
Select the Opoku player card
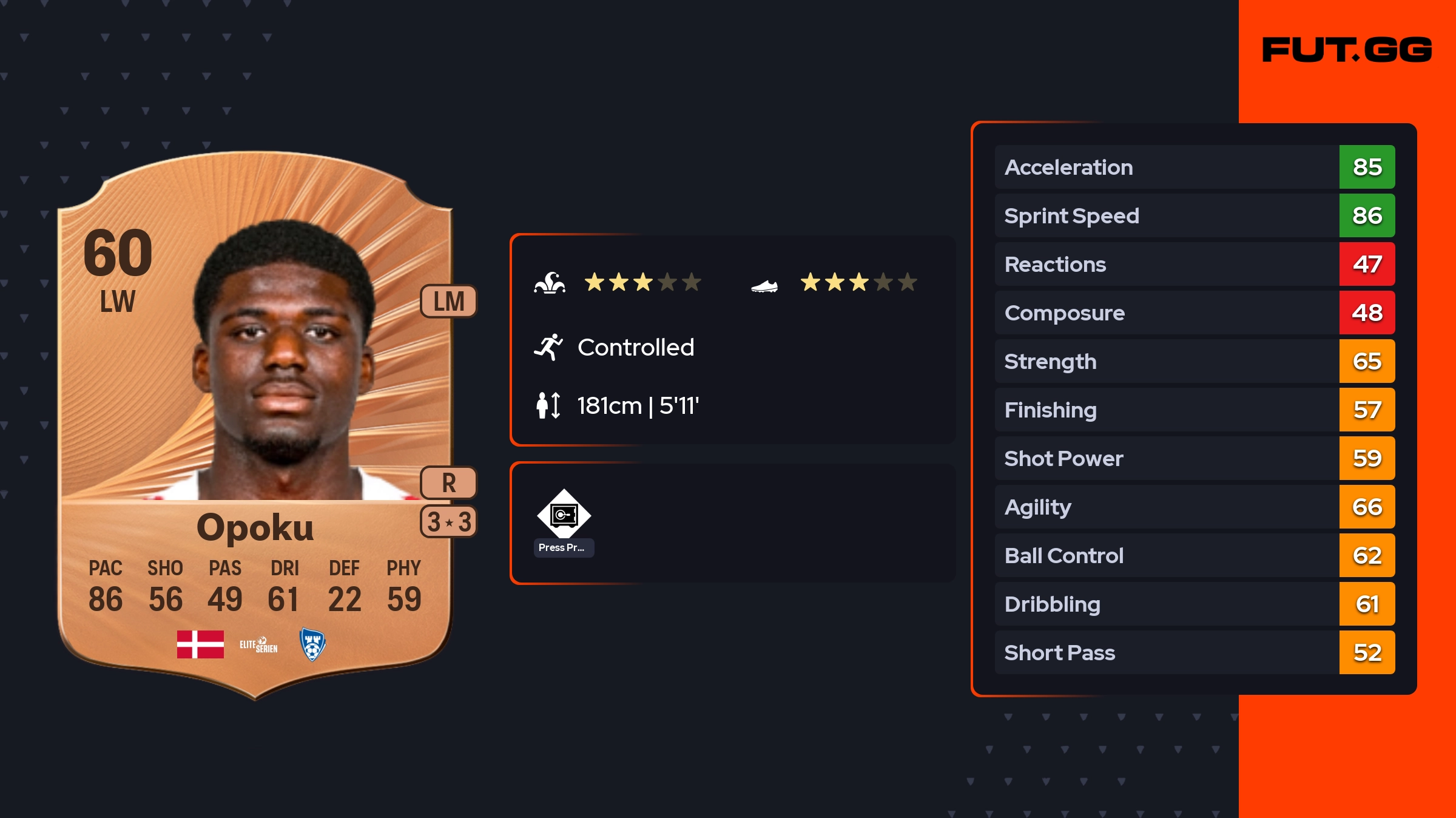tap(255, 425)
